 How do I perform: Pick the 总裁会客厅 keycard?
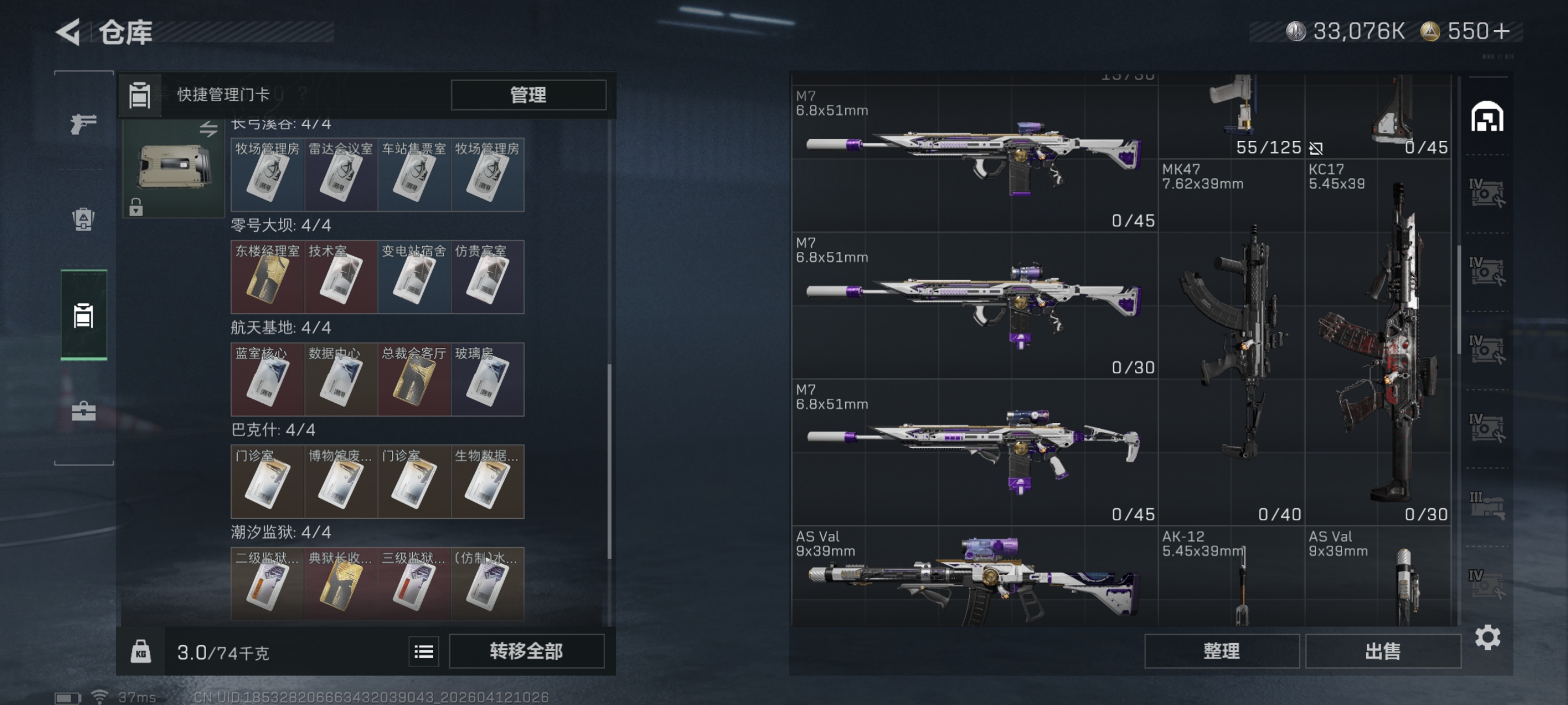coord(414,380)
